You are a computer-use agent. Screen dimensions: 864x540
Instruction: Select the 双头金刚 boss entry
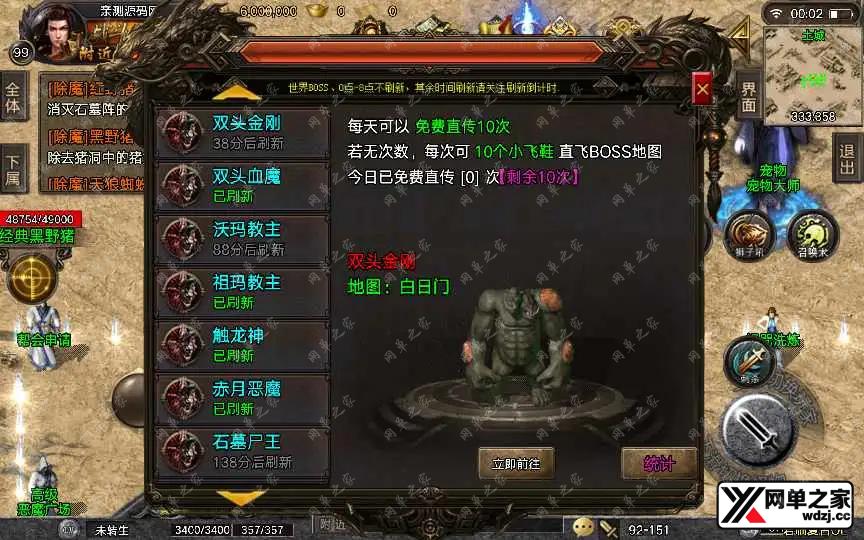click(242, 131)
